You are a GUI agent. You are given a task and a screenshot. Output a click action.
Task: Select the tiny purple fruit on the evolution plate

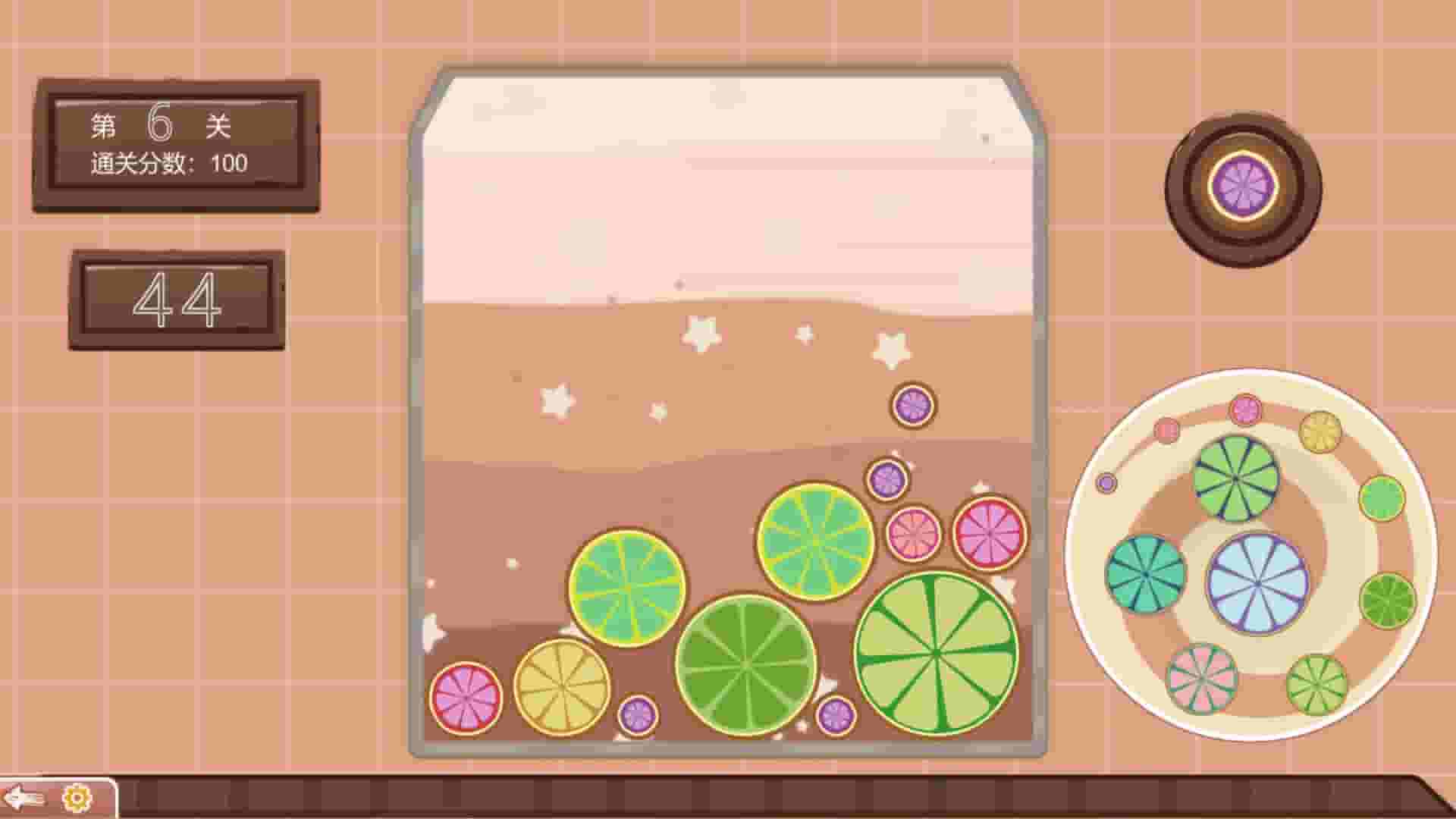1106,483
